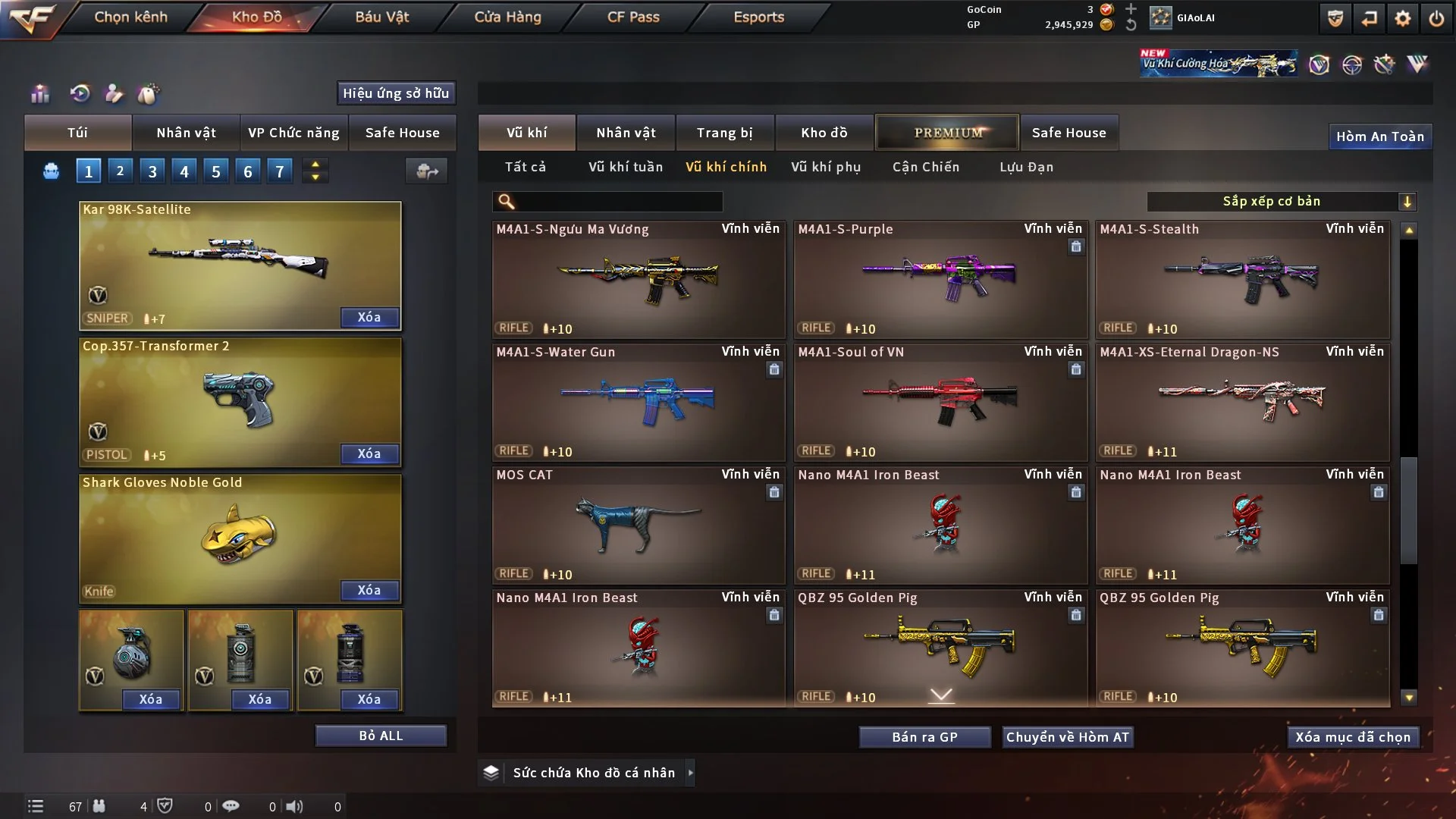Click the Bán ra GP button
This screenshot has width=1456, height=819.
(x=924, y=737)
